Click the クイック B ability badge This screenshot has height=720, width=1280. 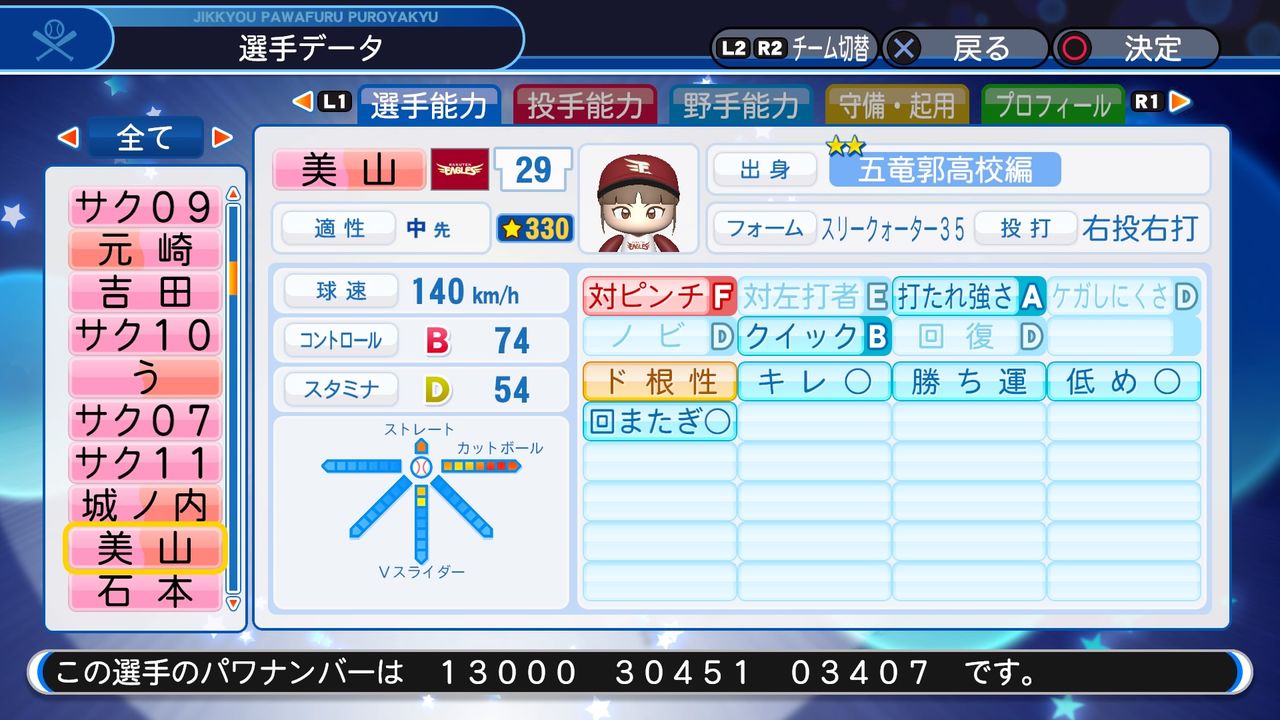coord(812,337)
